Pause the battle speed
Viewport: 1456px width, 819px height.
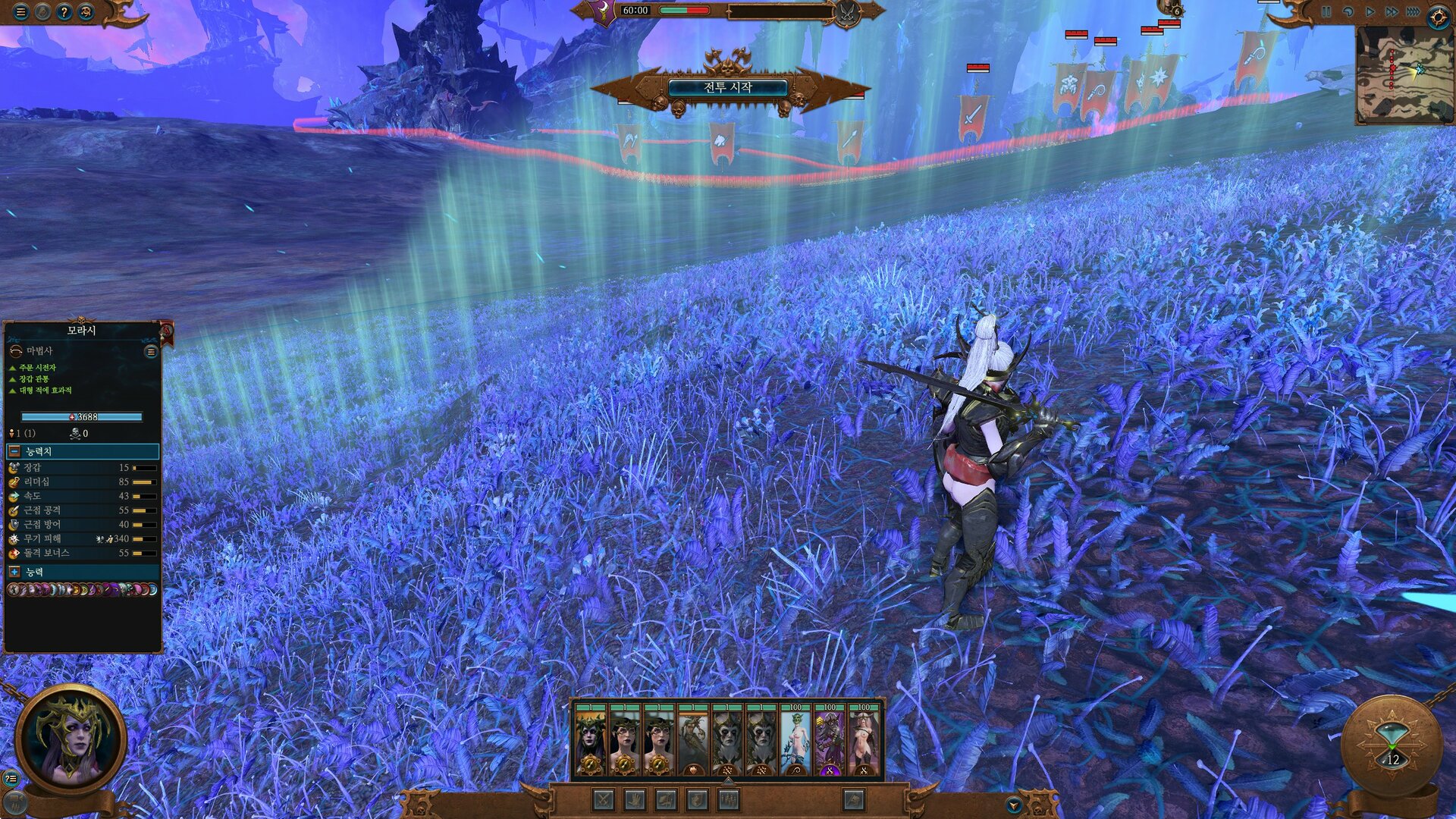tap(1326, 12)
